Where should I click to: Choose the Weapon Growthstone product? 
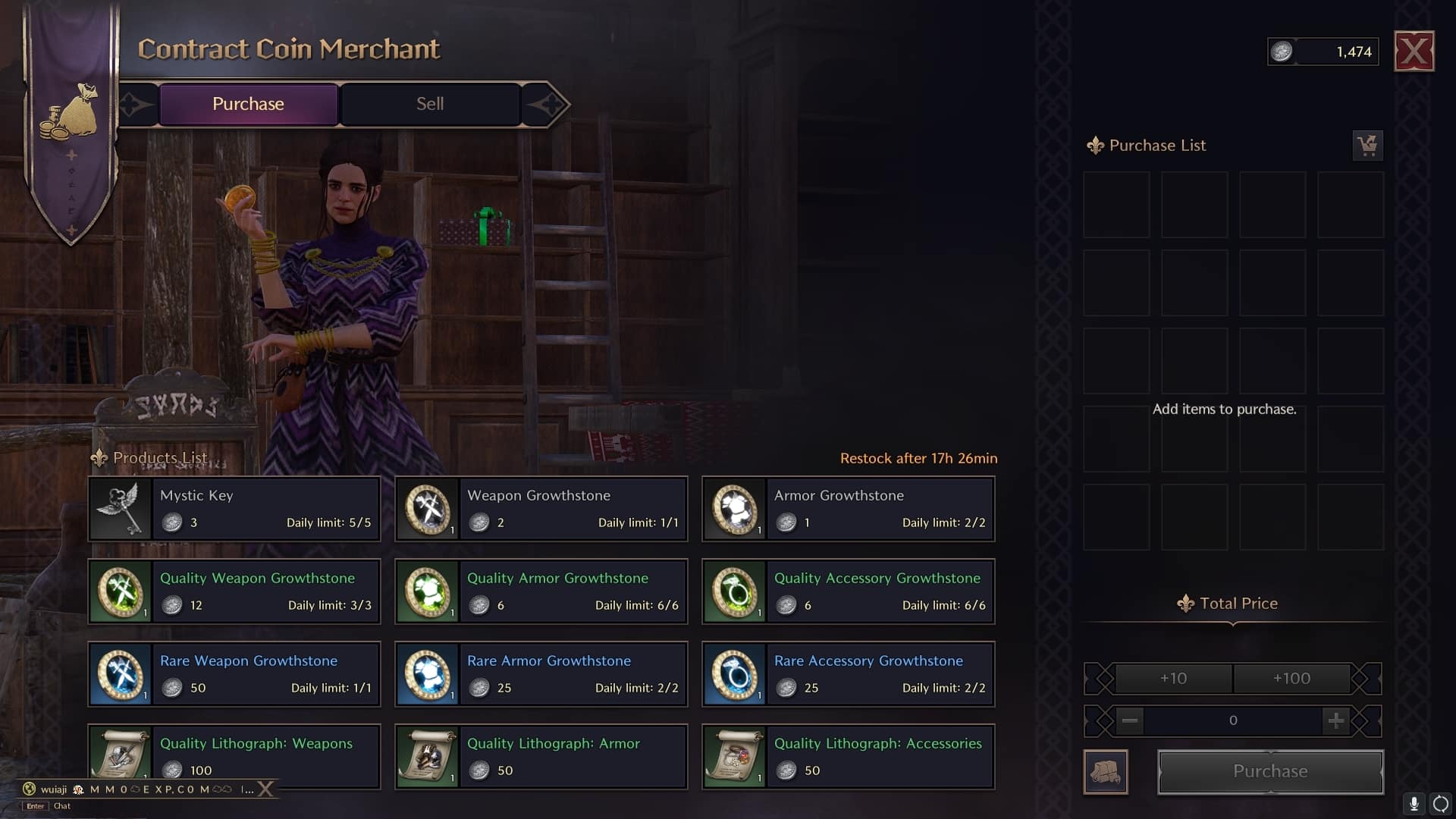click(x=541, y=509)
